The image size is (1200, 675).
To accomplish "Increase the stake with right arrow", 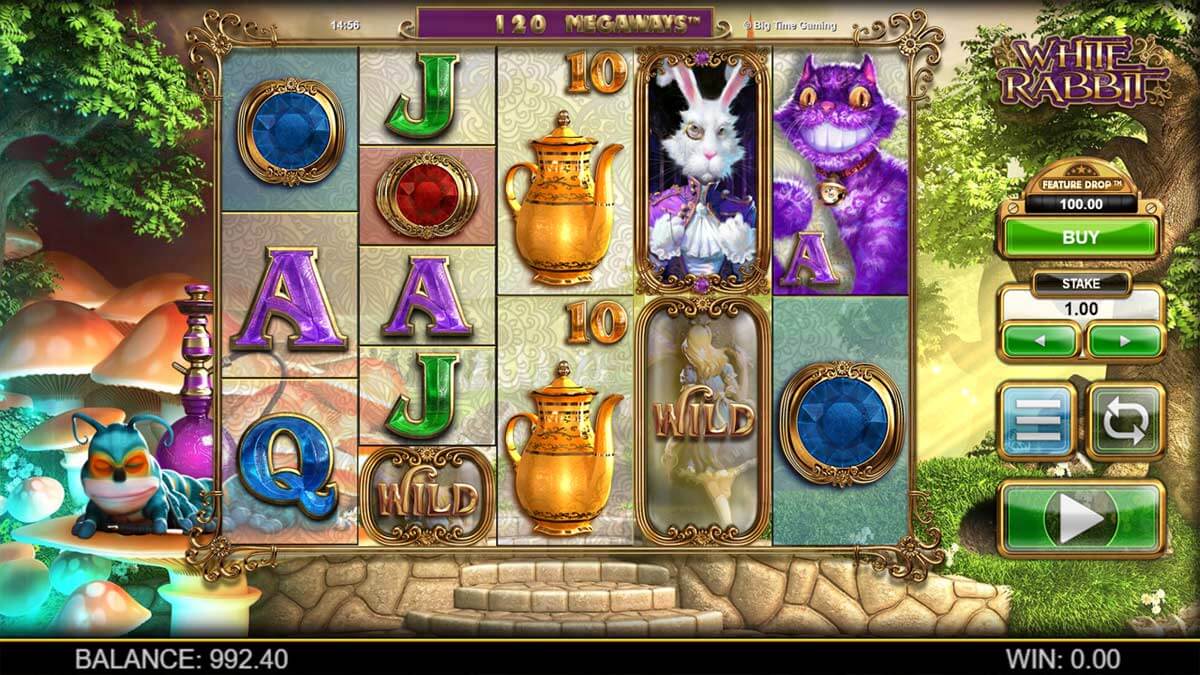I will point(1124,340).
